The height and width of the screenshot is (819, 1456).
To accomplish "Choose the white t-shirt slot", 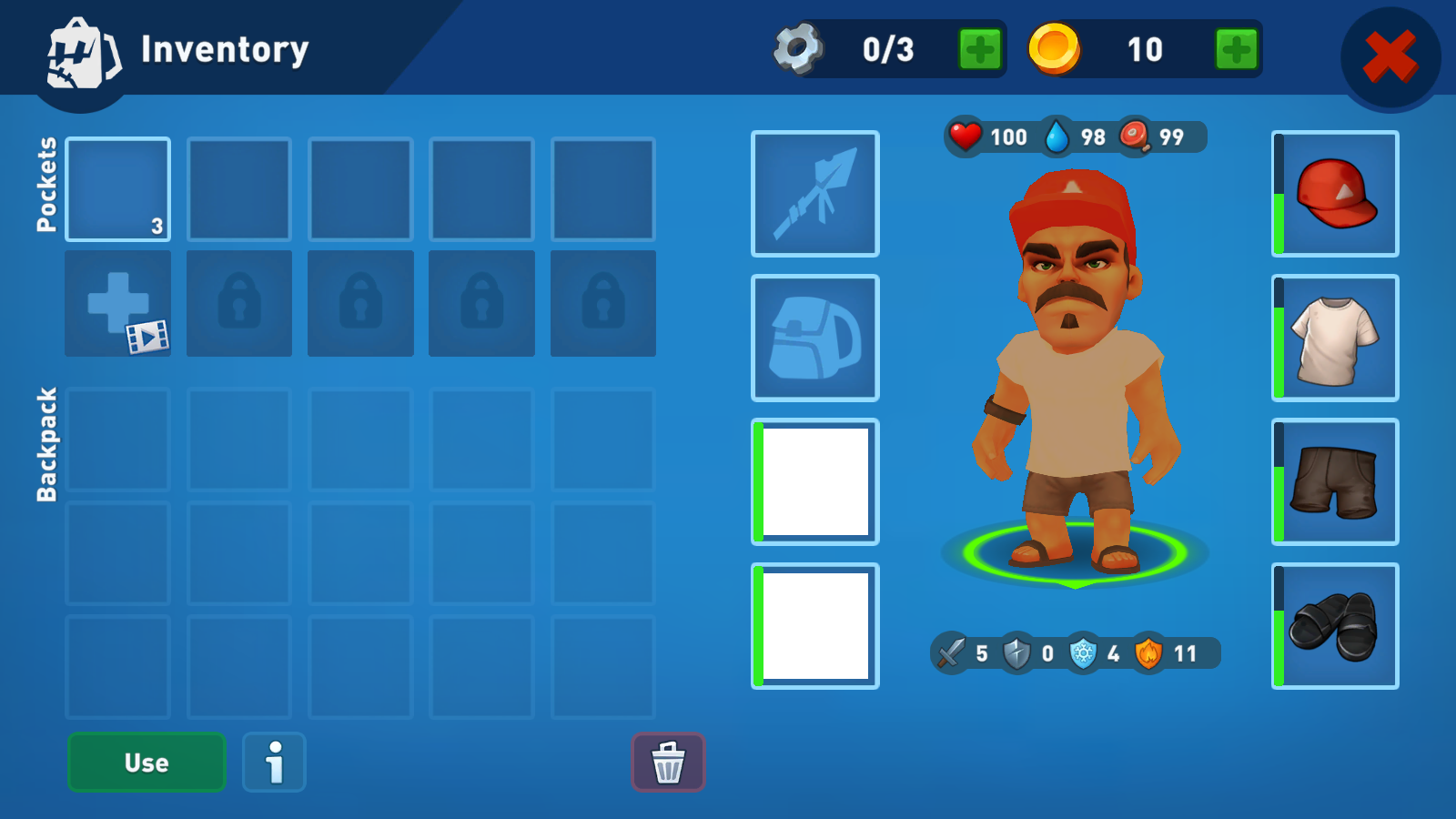I will [1335, 338].
